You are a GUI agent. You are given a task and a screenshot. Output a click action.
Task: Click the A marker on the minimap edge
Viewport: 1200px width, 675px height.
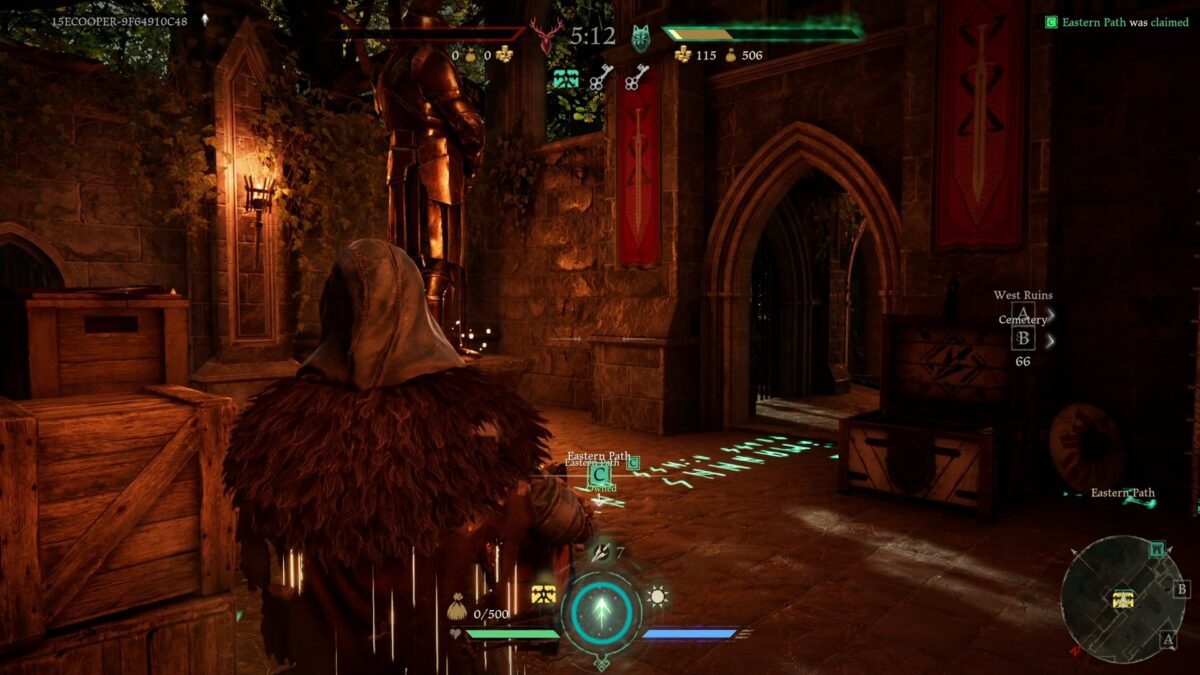click(x=1166, y=639)
